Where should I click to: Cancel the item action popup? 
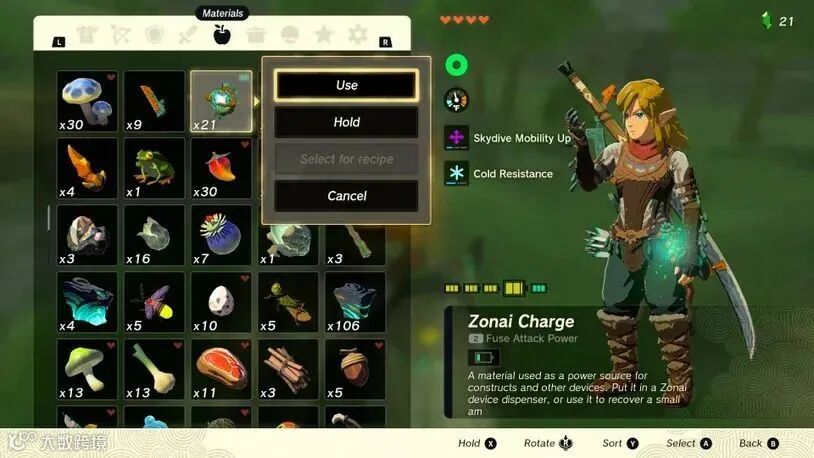coord(346,196)
